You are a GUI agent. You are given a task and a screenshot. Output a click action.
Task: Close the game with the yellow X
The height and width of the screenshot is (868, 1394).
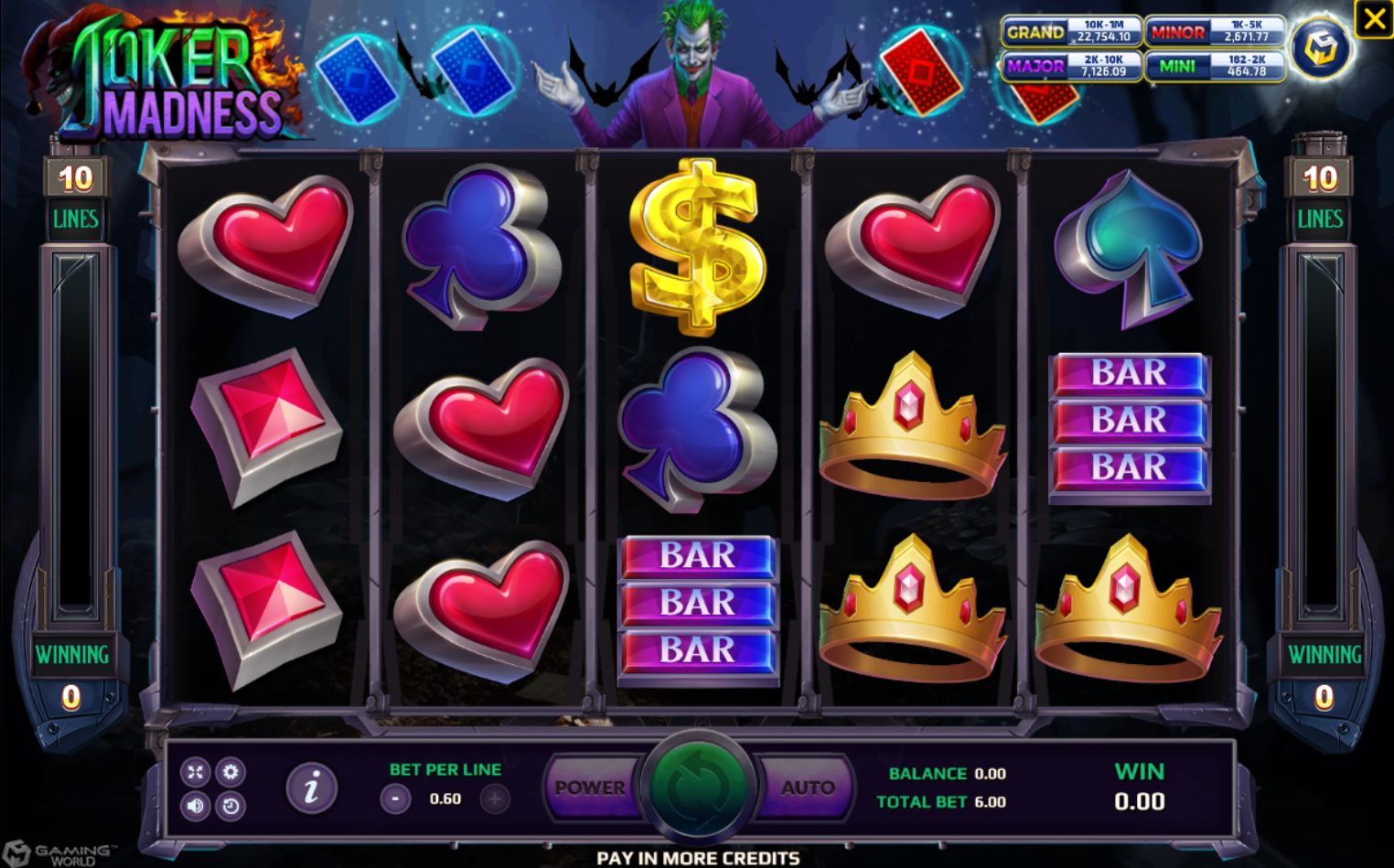tap(1373, 19)
